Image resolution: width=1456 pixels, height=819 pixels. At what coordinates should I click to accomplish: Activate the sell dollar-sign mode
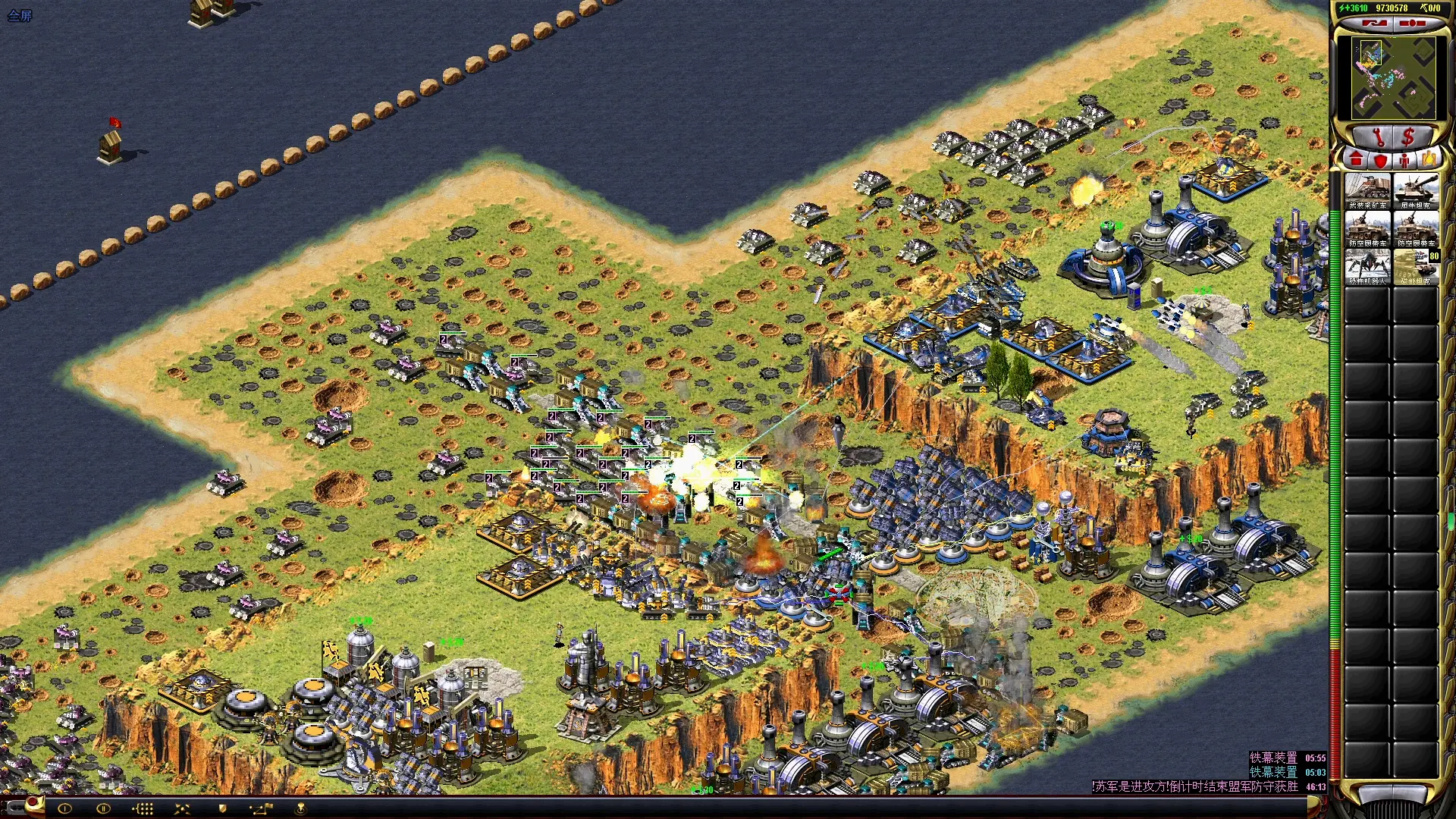1408,137
